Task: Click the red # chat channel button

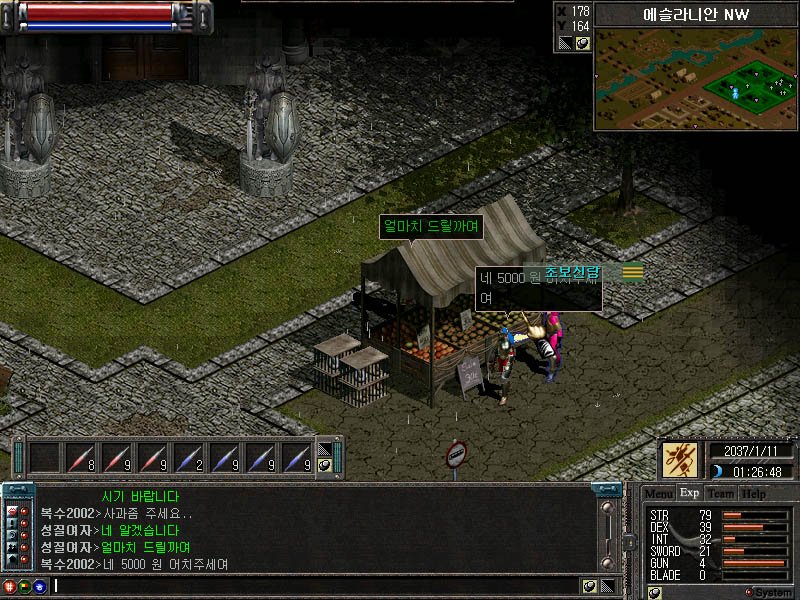Action: click(x=10, y=586)
